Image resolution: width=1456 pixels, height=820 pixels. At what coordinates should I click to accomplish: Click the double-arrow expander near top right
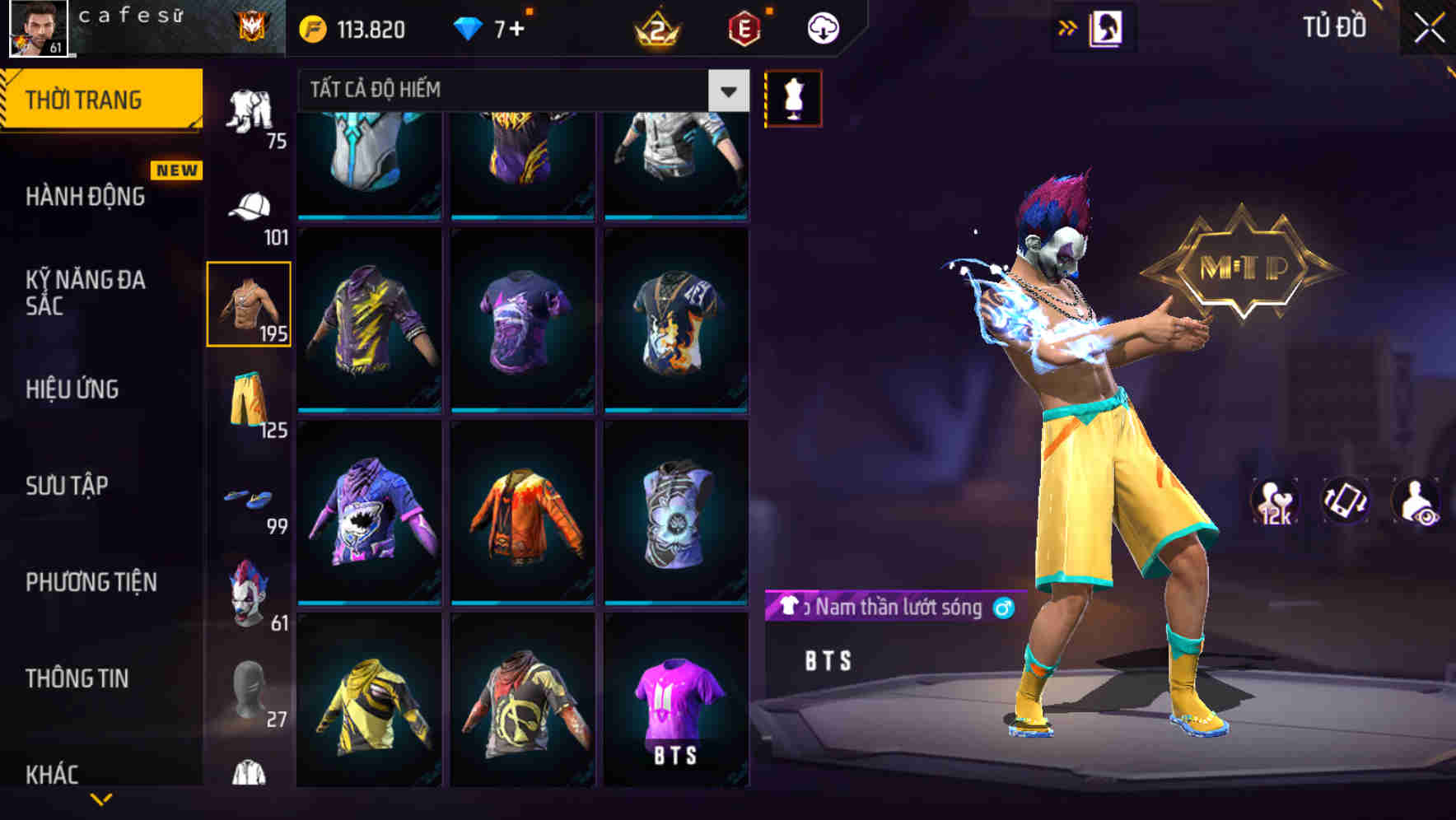pyautogui.click(x=1068, y=26)
